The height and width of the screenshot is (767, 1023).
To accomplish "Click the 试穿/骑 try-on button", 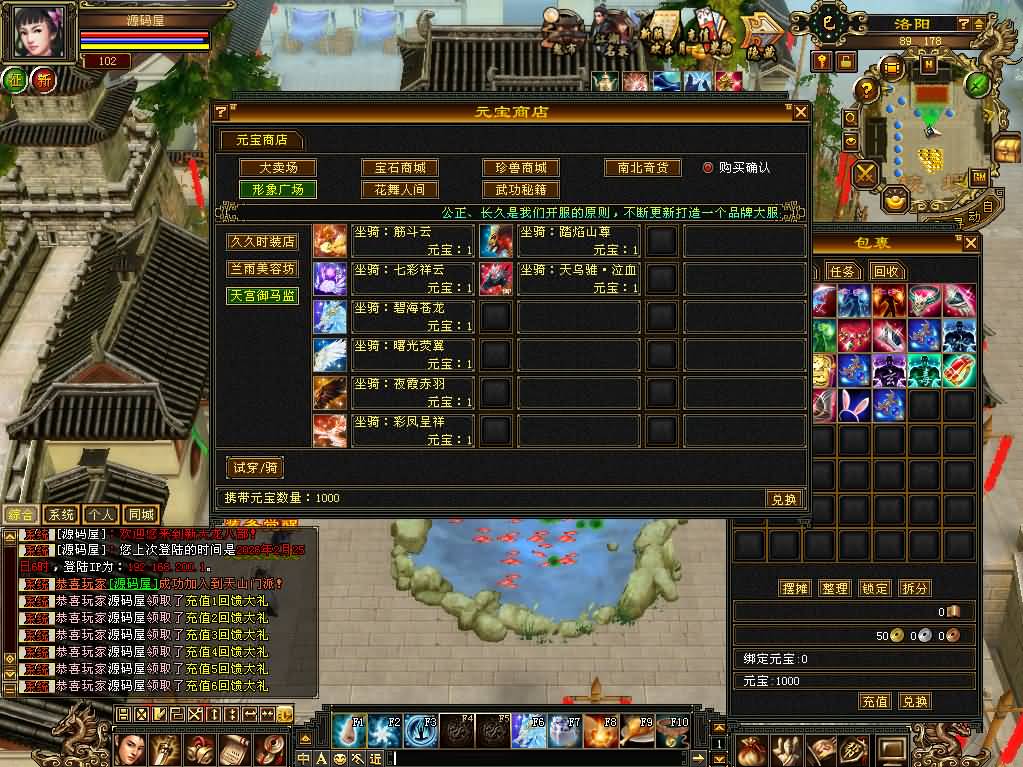I will pyautogui.click(x=255, y=467).
